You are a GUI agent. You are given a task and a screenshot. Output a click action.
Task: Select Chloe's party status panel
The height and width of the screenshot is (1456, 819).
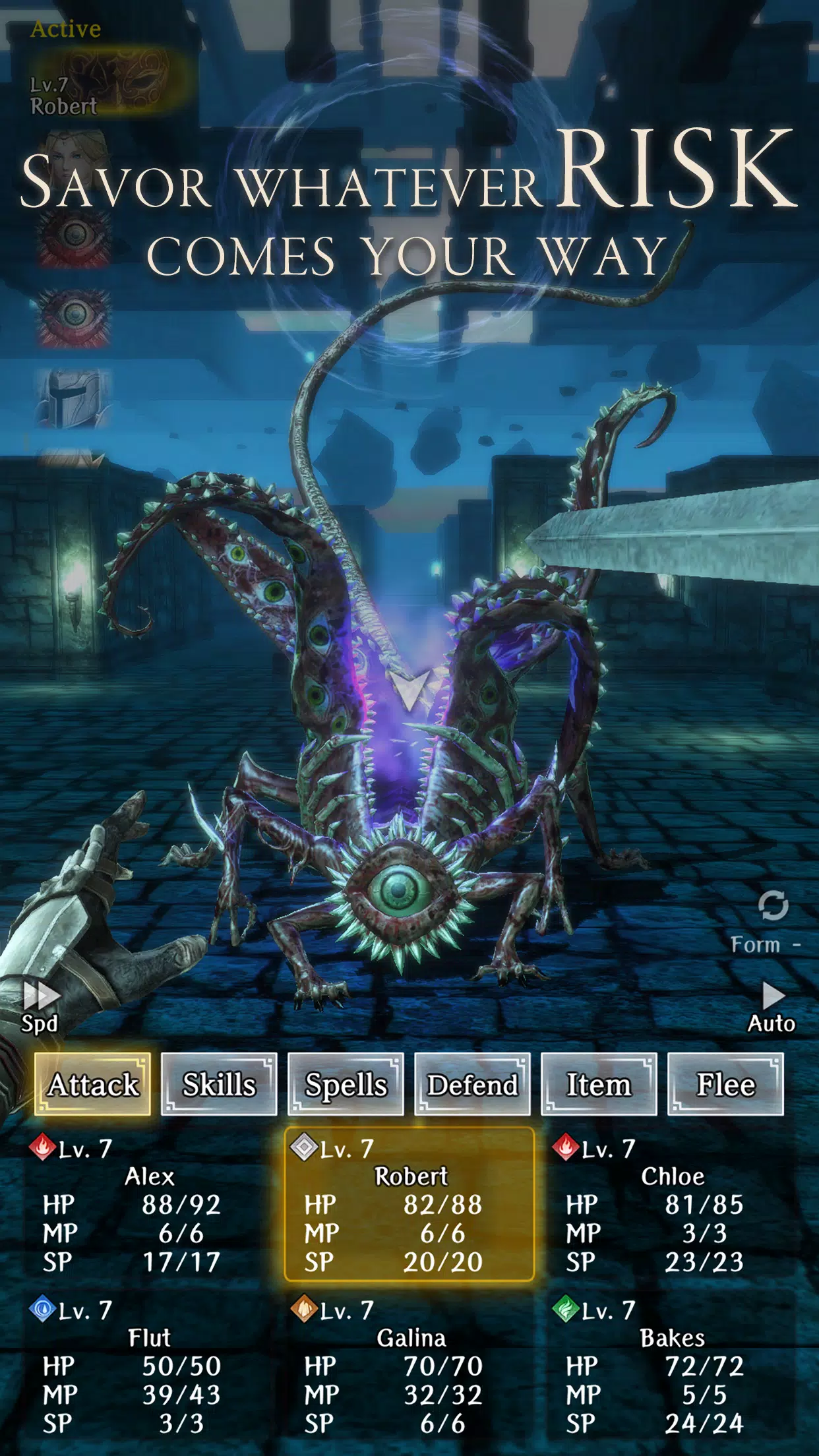click(x=671, y=1204)
